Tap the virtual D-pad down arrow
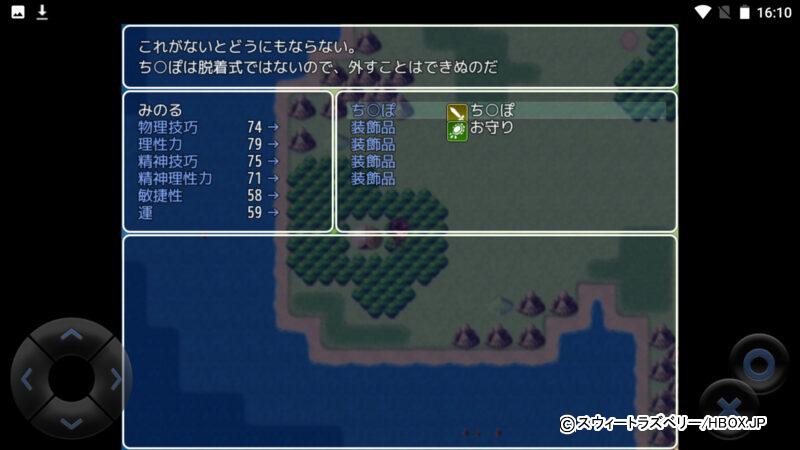 (71, 422)
